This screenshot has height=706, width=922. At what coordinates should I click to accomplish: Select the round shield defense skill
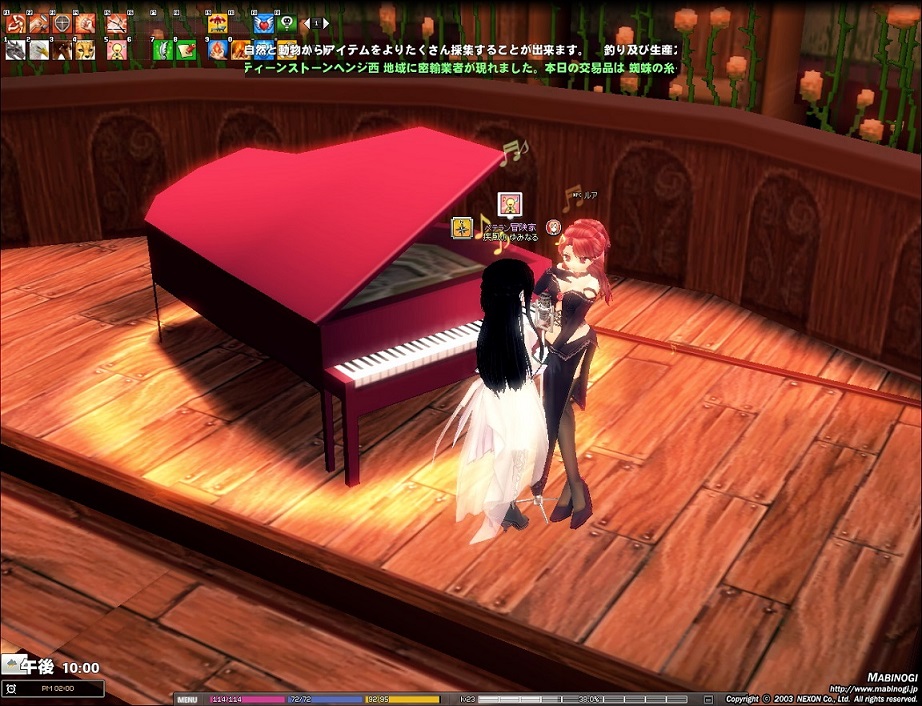click(x=62, y=23)
